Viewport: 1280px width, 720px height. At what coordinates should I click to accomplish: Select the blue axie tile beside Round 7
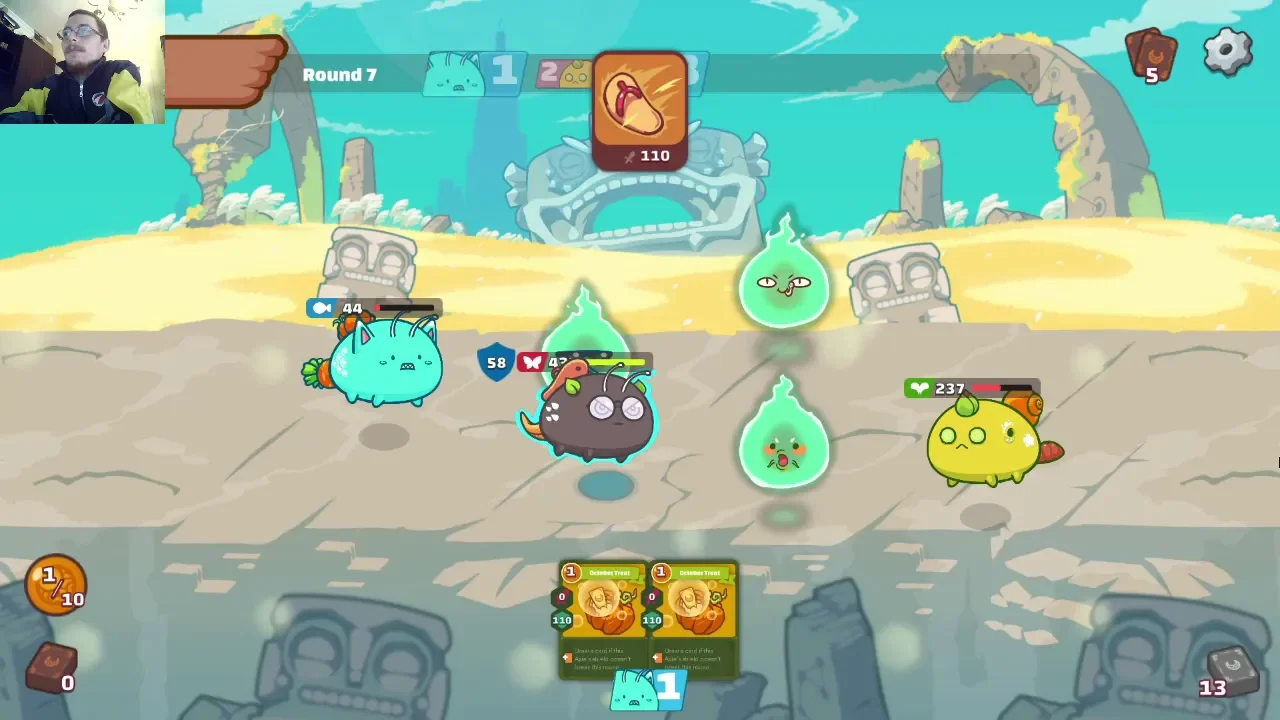pos(472,73)
